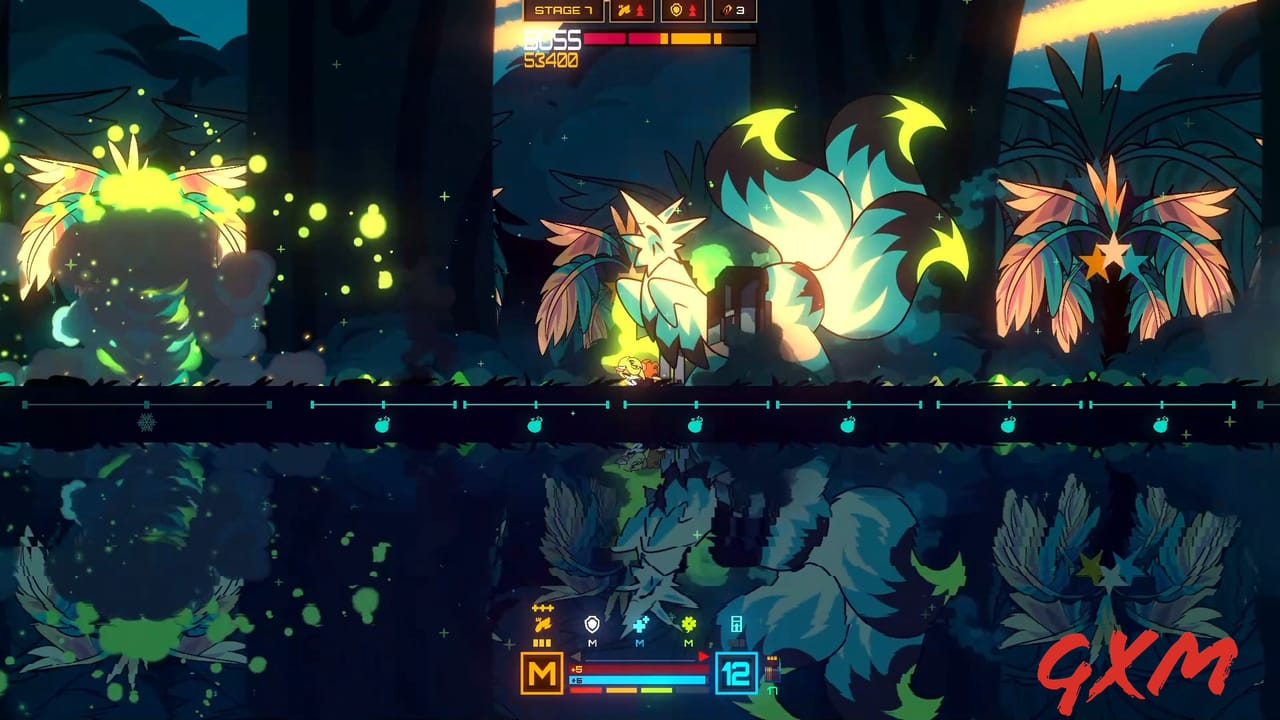Expand using the red right arrow above health bars
1280x720 pixels.
[x=703, y=656]
